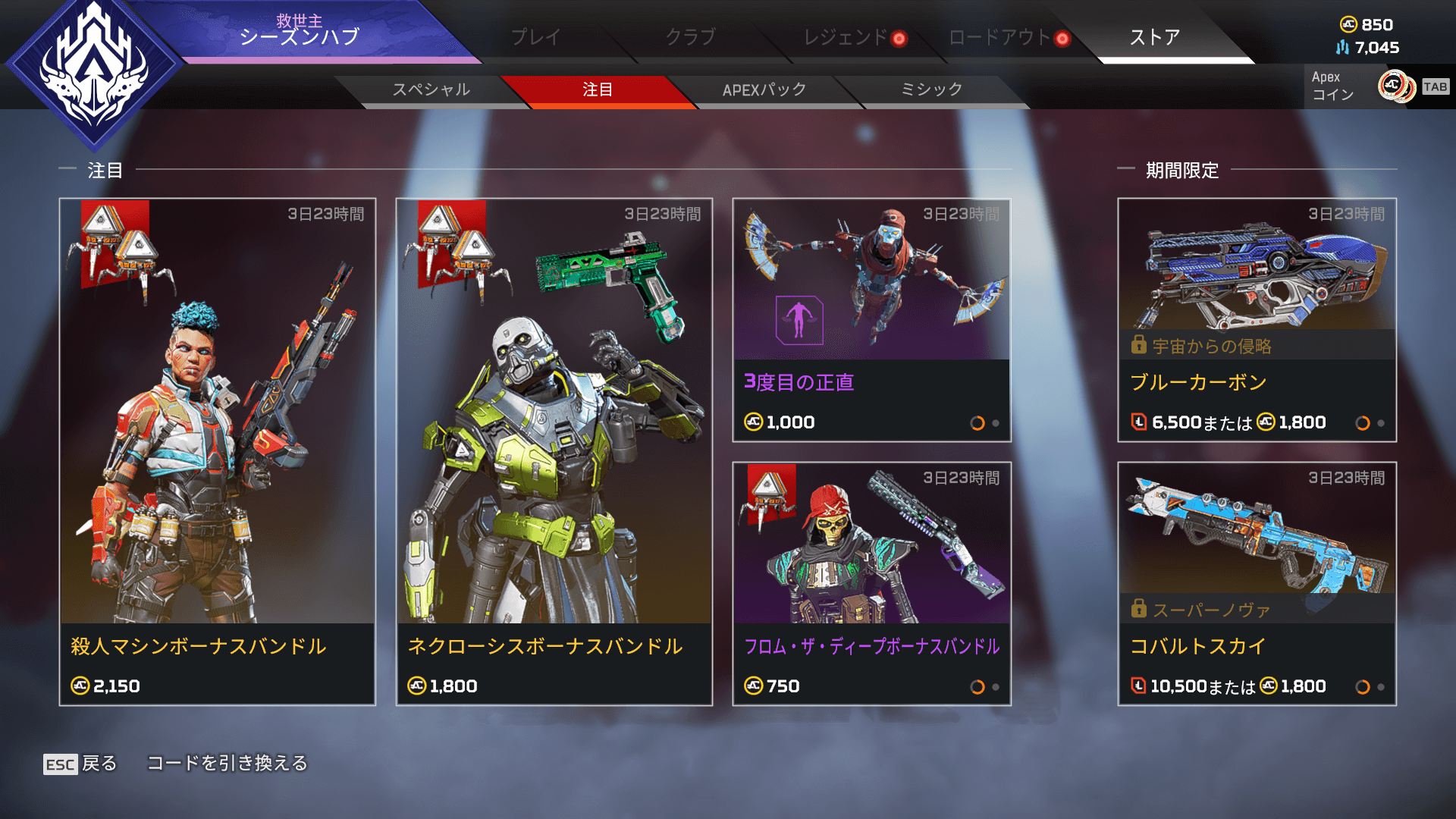The width and height of the screenshot is (1456, 819).
Task: Switch to the ミシック category
Action: [x=931, y=89]
